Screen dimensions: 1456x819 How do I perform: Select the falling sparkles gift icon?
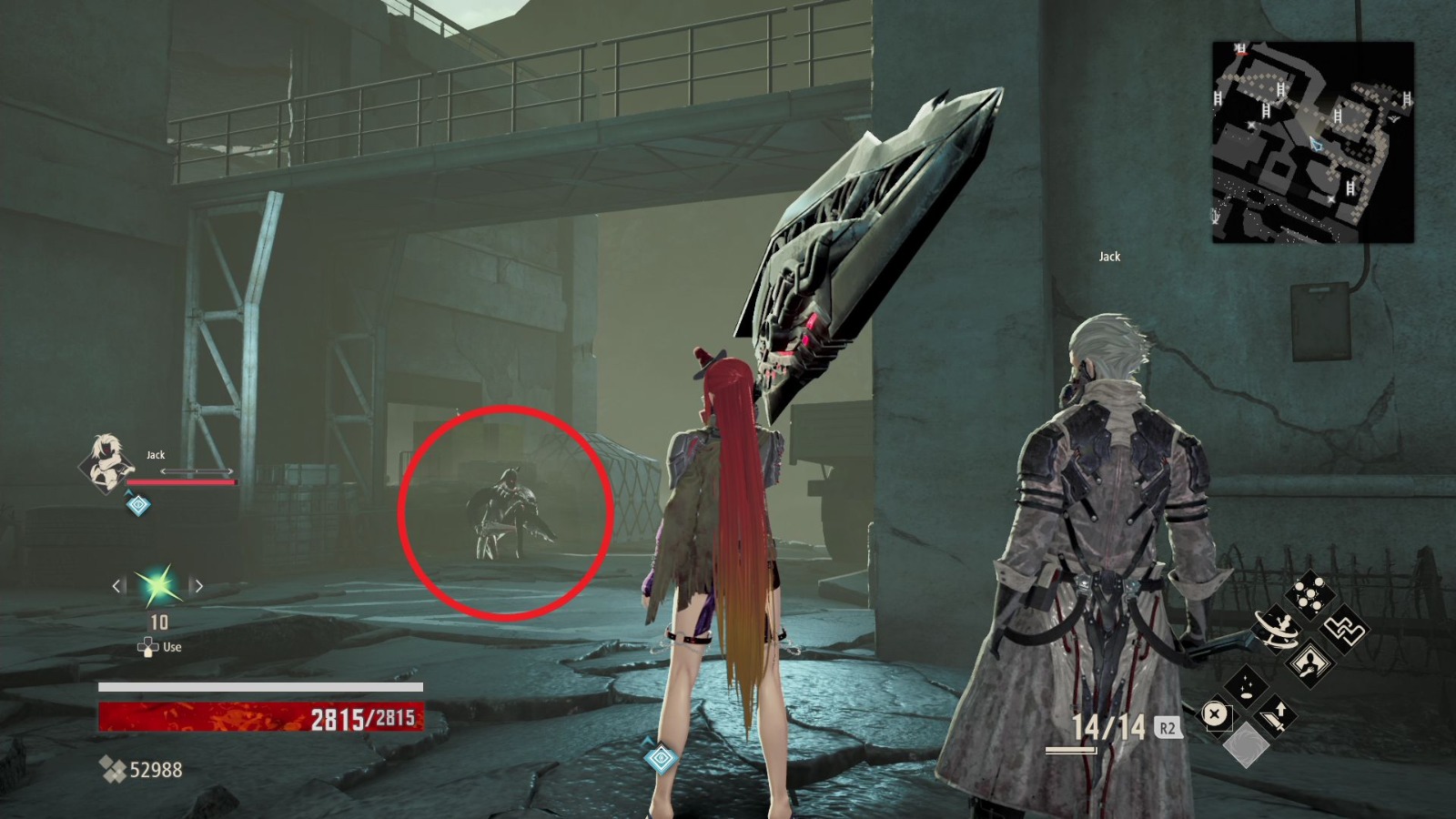pyautogui.click(x=1246, y=690)
